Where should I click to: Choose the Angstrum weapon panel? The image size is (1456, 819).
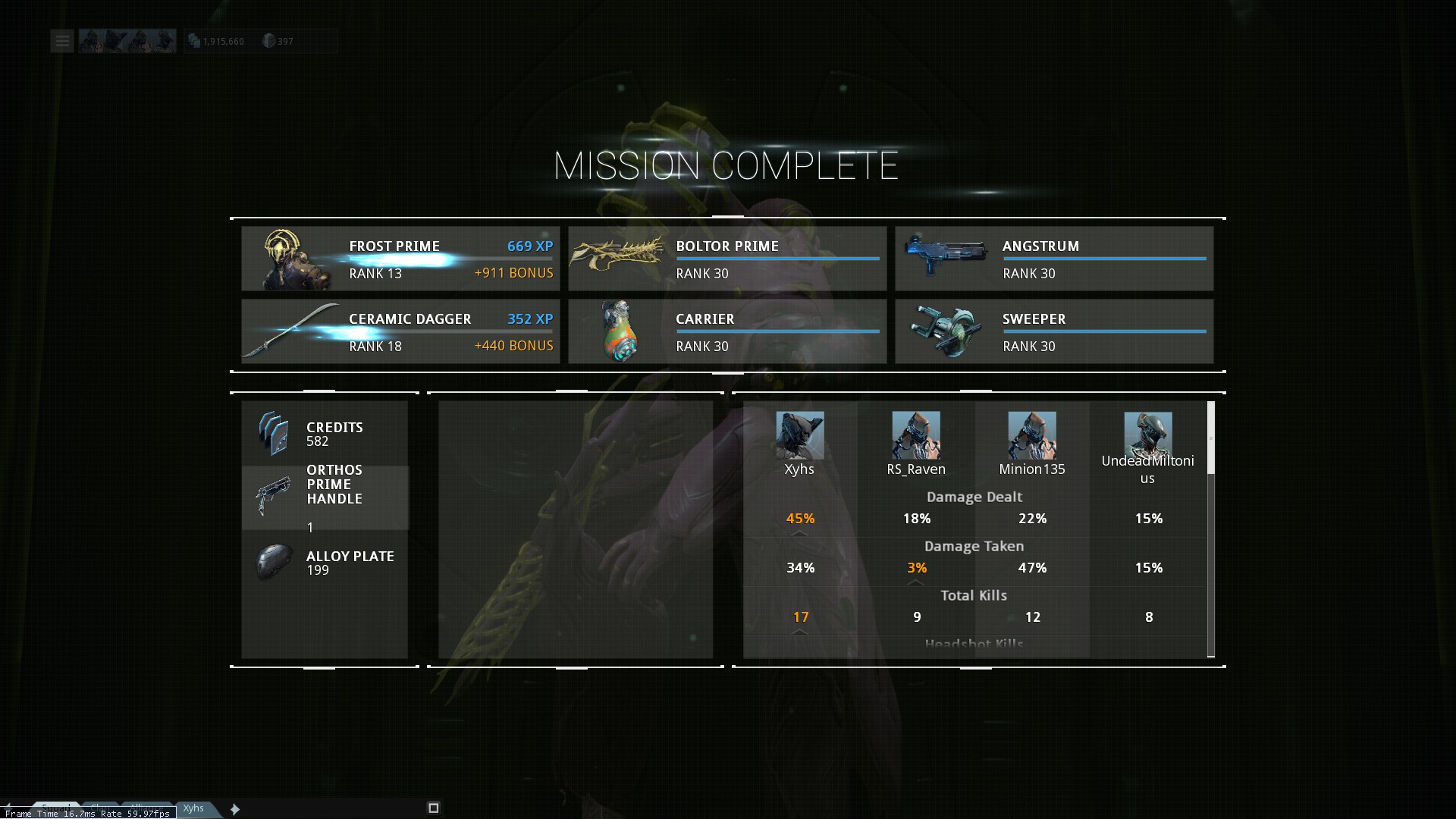[x=1054, y=259]
